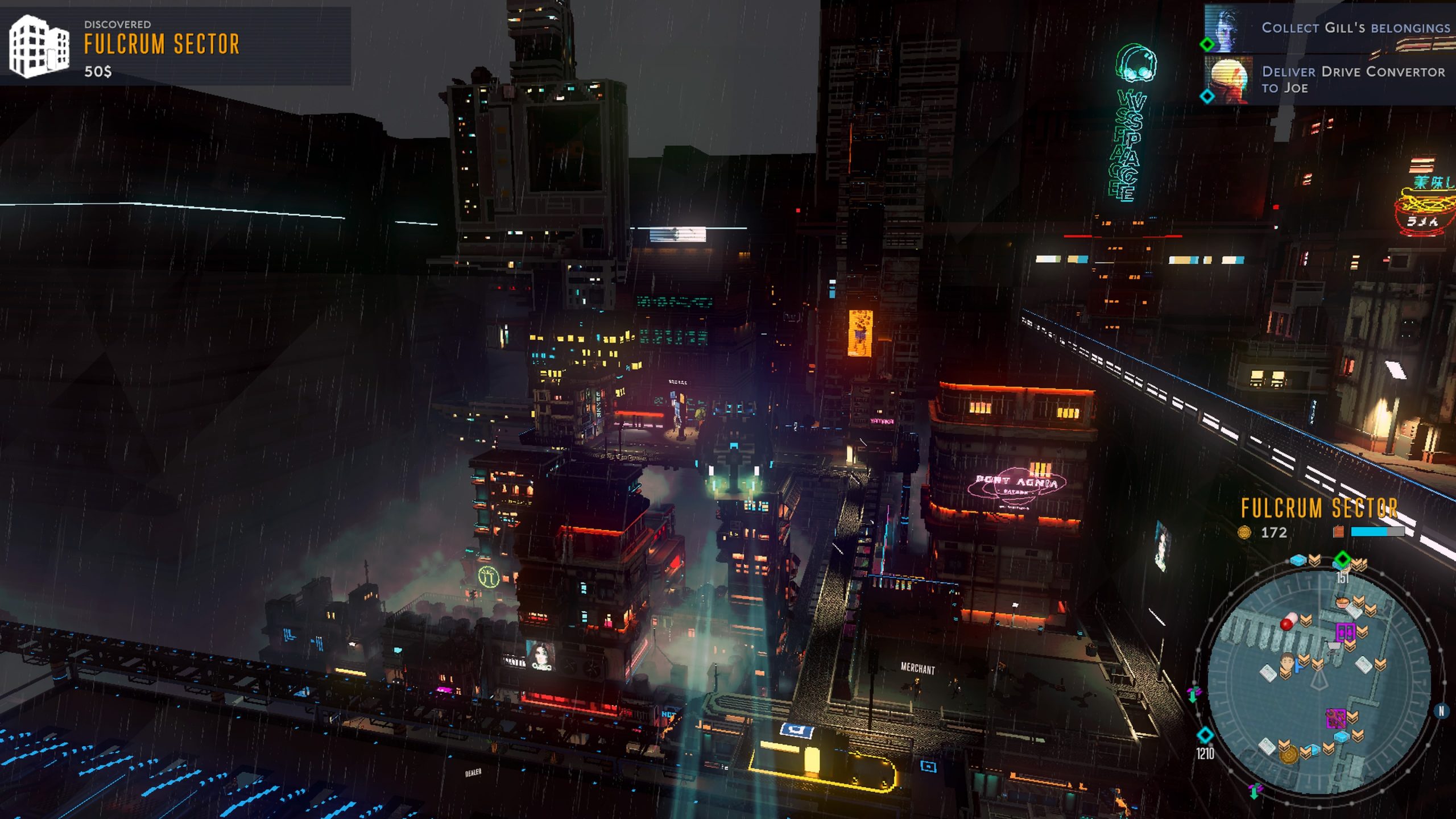Select the noodle bowl vendor icon on minimap

click(x=1342, y=602)
